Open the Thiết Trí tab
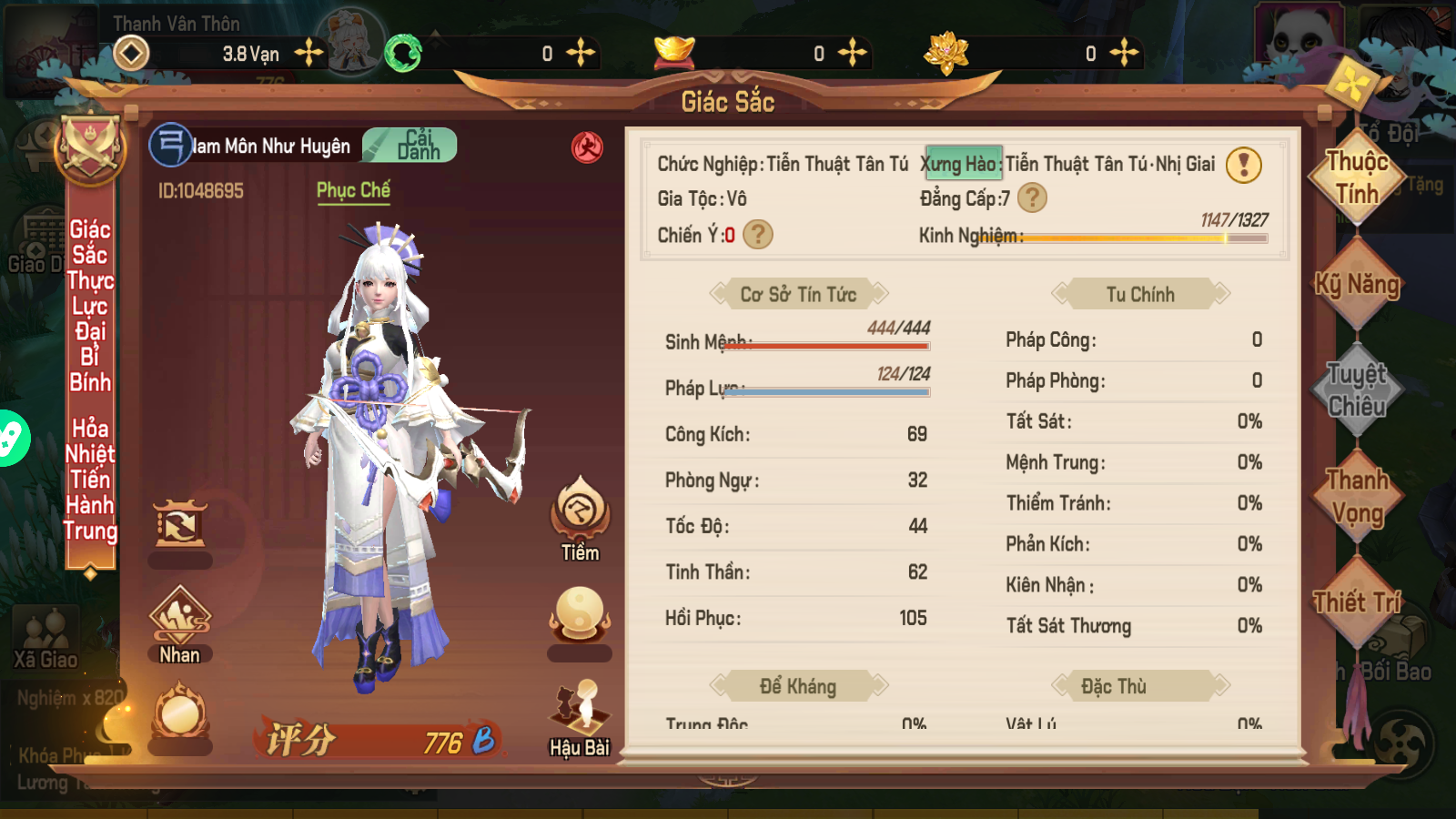This screenshot has width=1456, height=819. [x=1356, y=602]
